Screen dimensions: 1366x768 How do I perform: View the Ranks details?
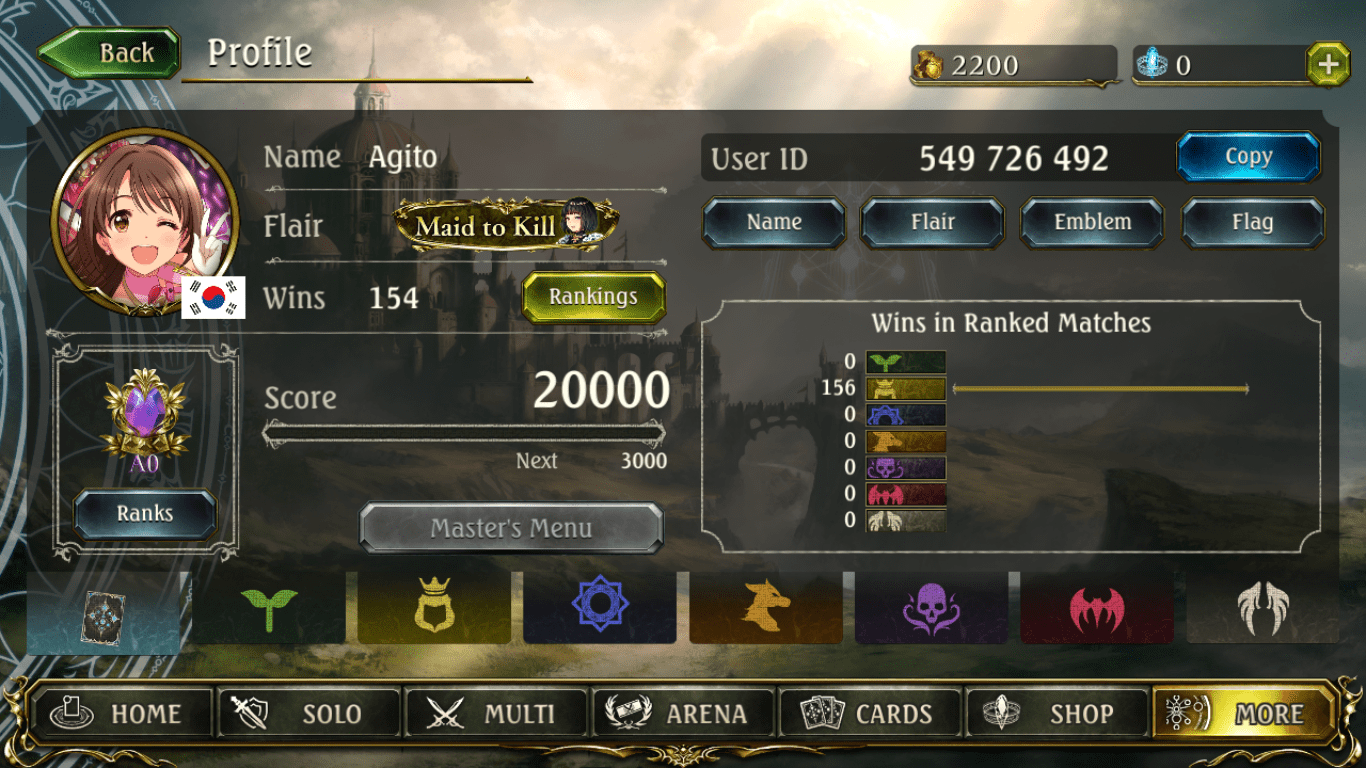pos(143,513)
